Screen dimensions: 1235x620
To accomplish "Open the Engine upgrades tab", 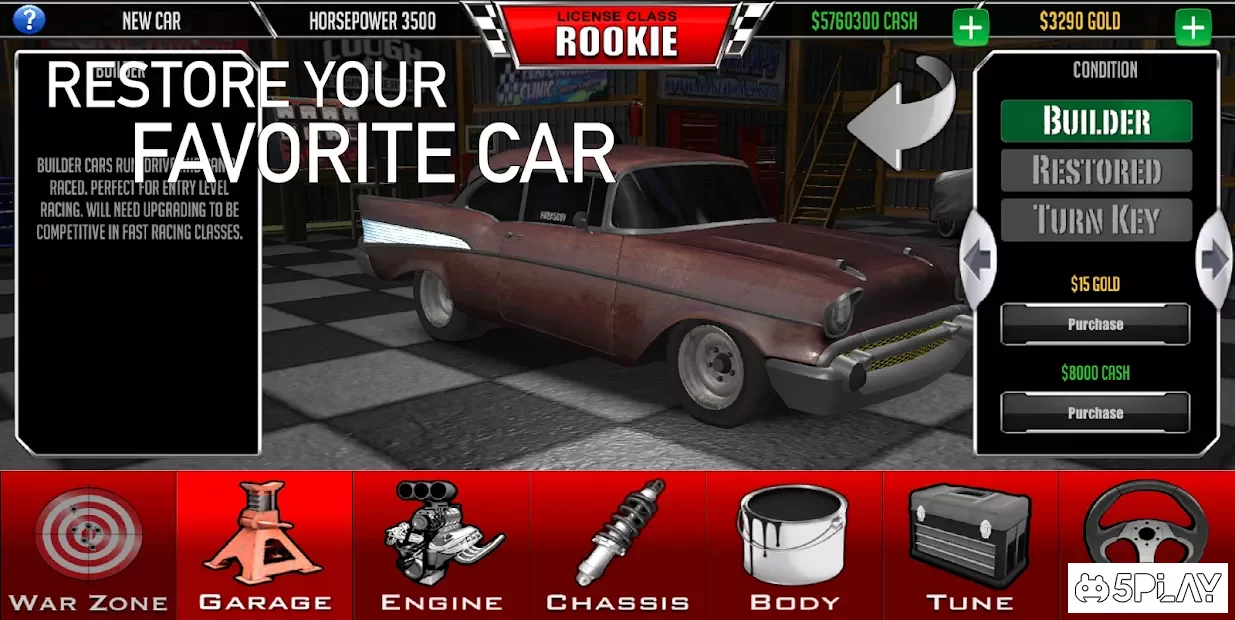I will tap(441, 545).
